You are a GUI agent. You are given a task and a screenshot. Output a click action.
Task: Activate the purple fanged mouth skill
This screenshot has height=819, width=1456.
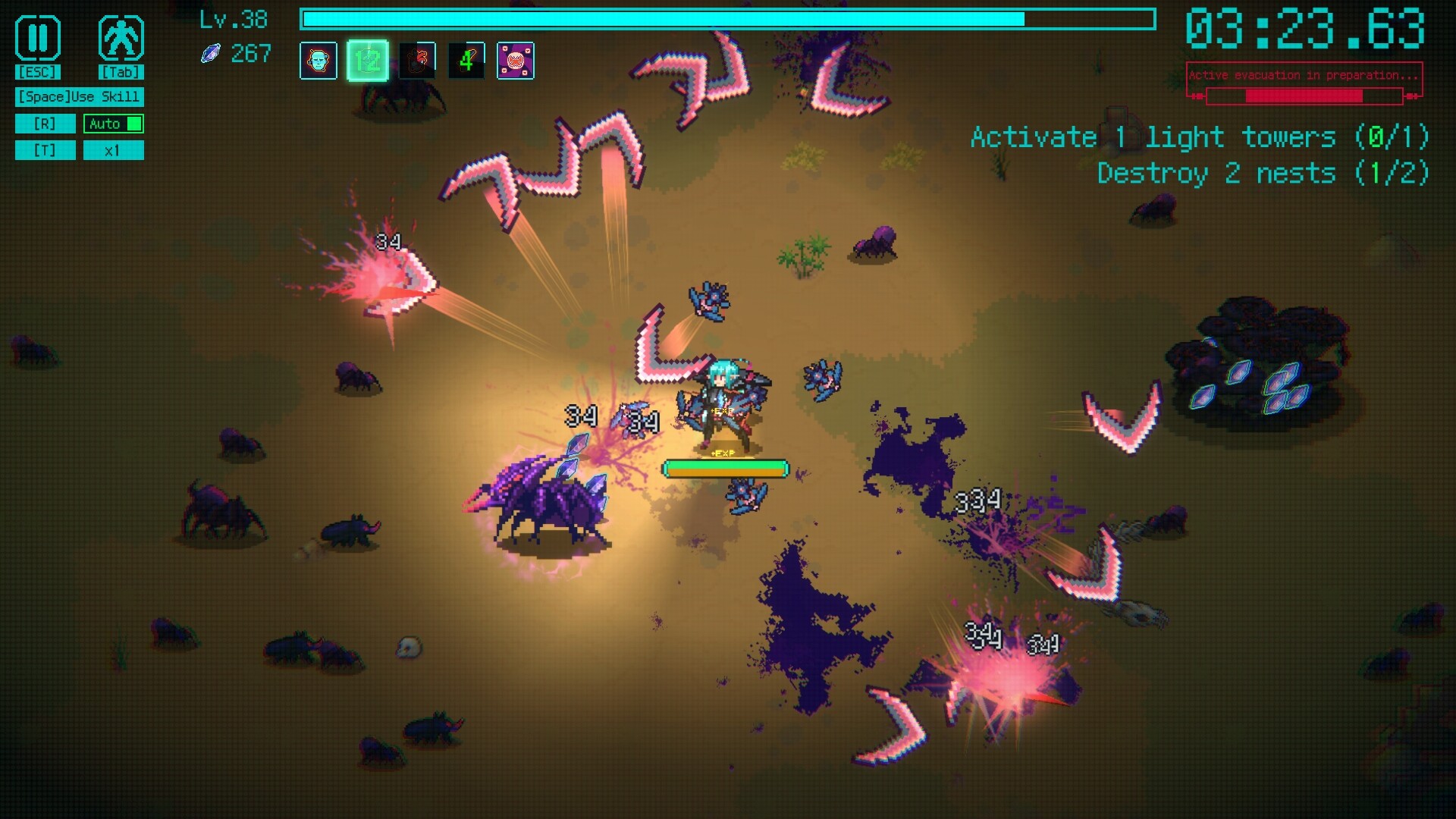[516, 61]
